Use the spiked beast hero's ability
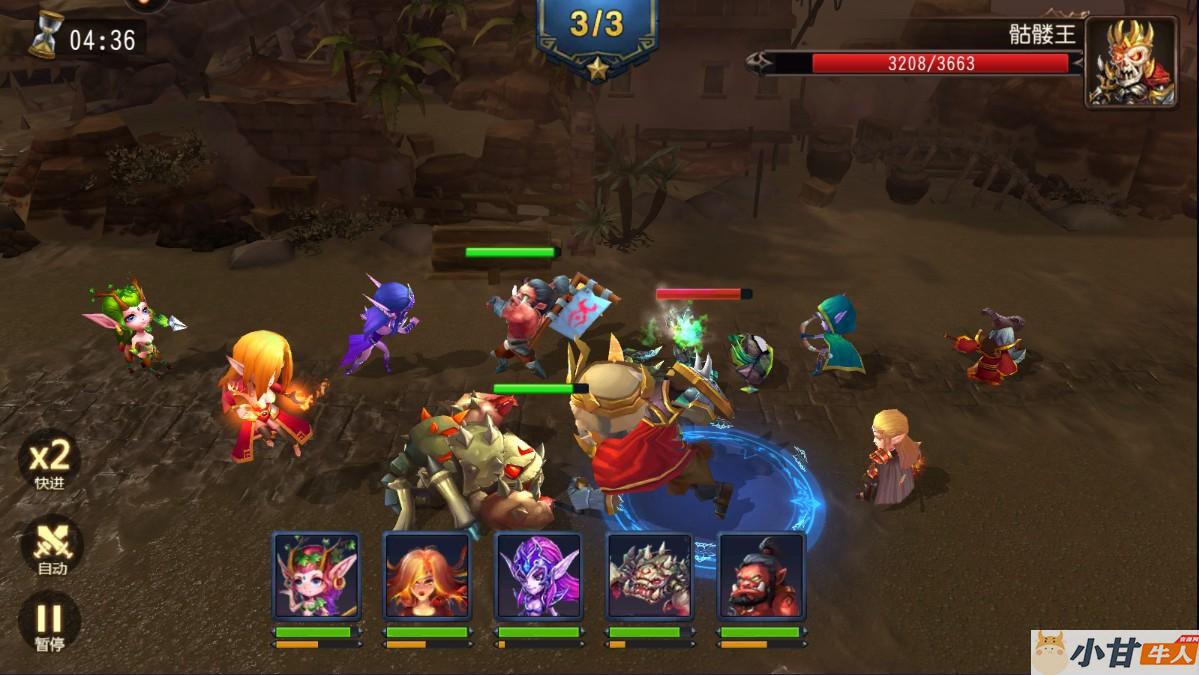The image size is (1199, 675). pyautogui.click(x=650, y=576)
